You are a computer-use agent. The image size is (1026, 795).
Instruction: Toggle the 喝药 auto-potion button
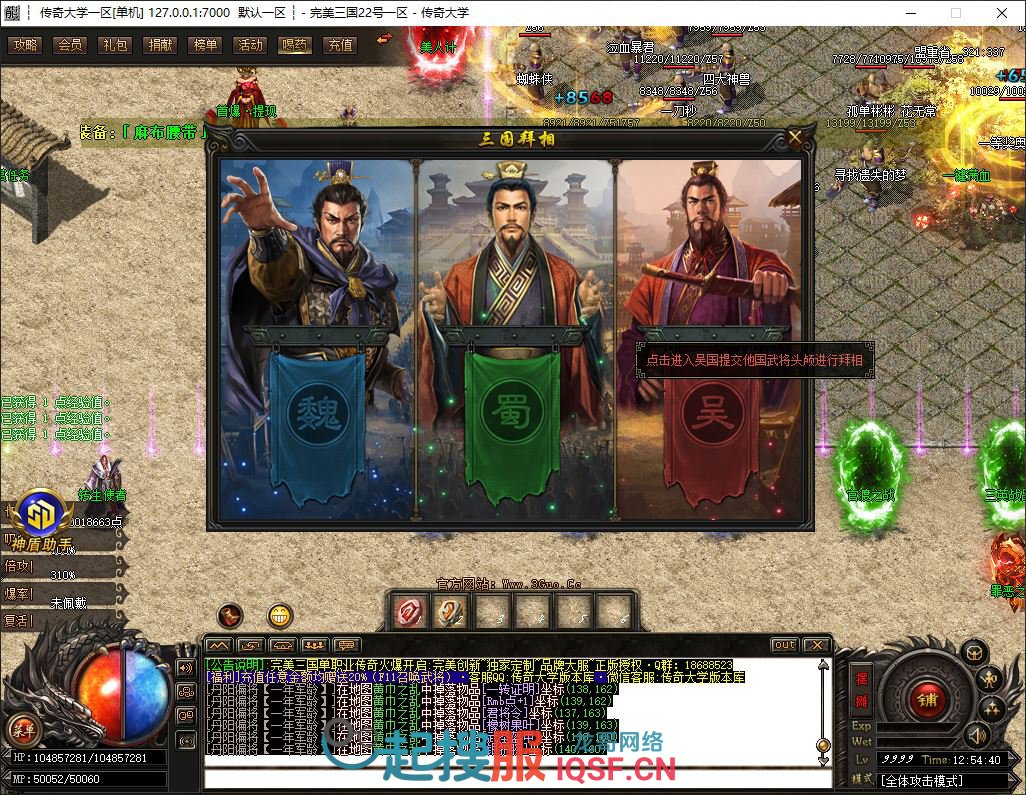coord(295,45)
